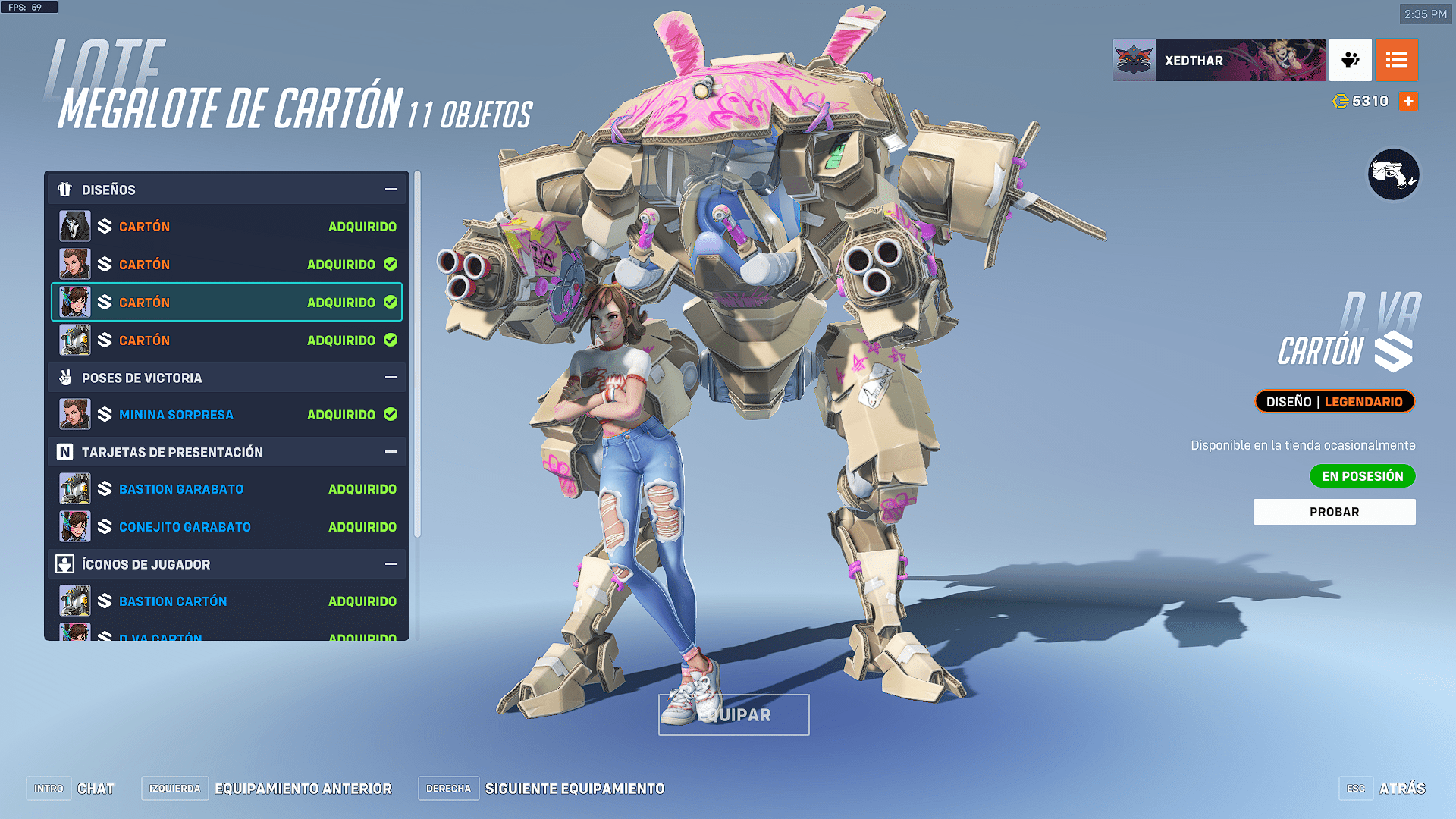Click the Probar button

click(1334, 512)
